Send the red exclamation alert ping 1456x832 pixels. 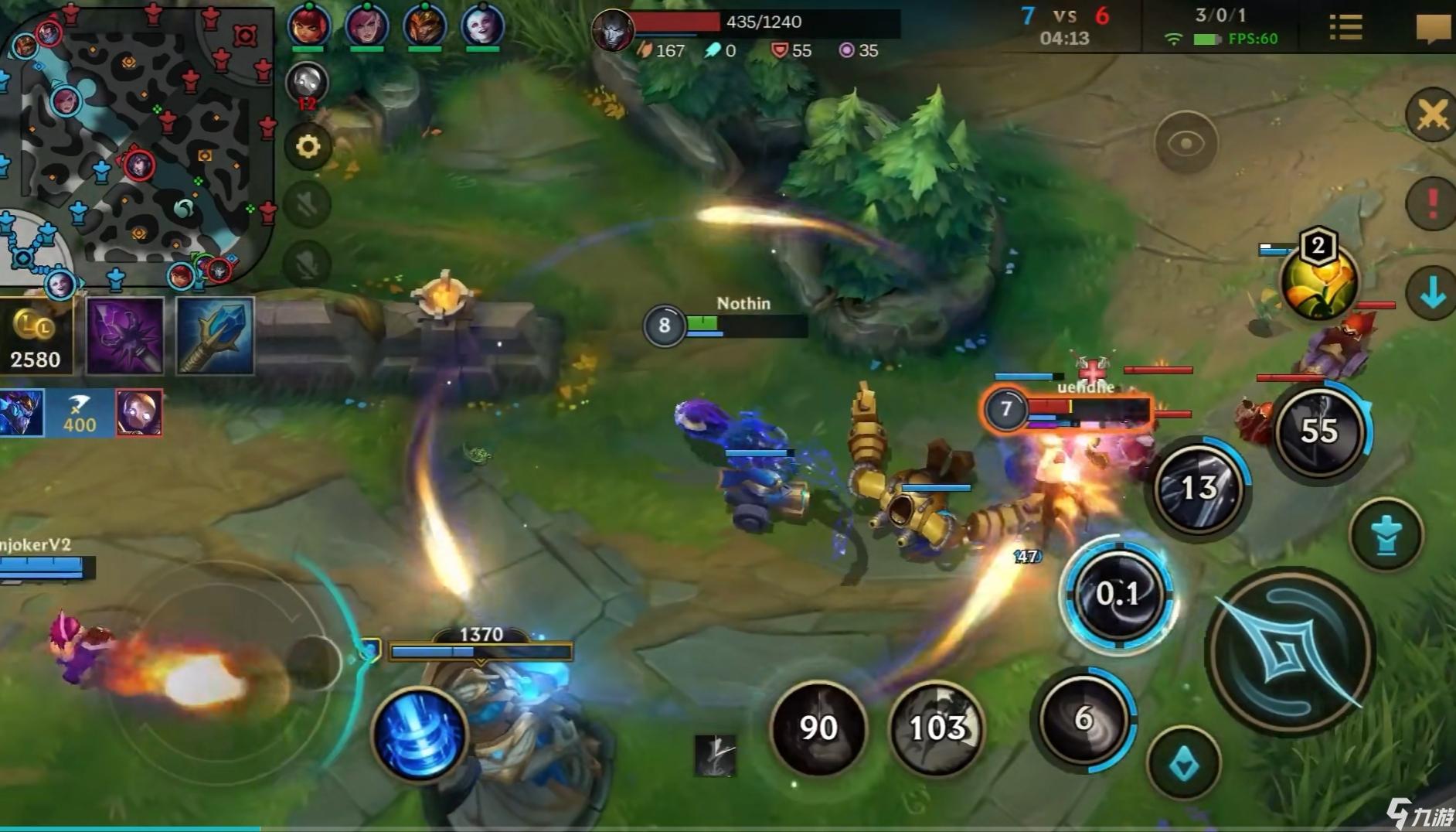pyautogui.click(x=1432, y=203)
